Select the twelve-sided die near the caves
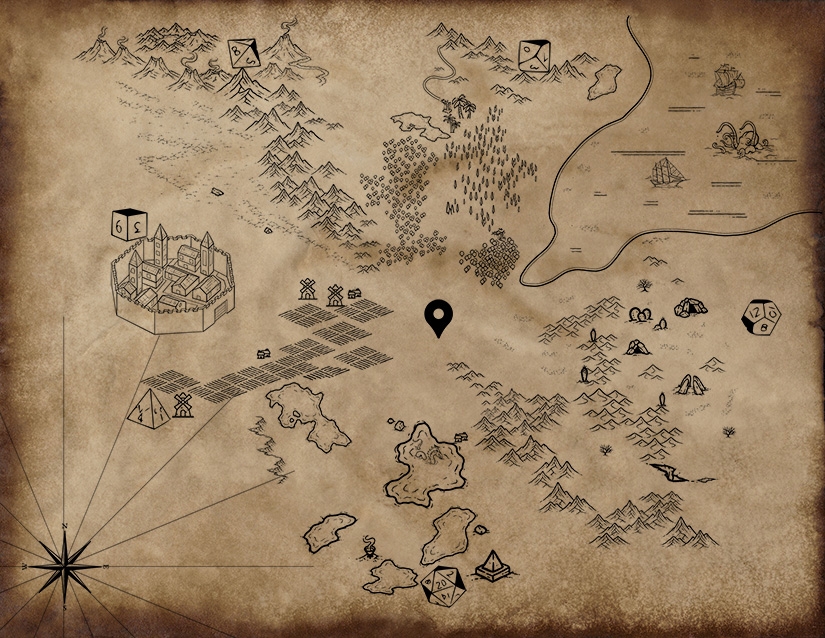Screen dimensions: 825x638 (761, 318)
